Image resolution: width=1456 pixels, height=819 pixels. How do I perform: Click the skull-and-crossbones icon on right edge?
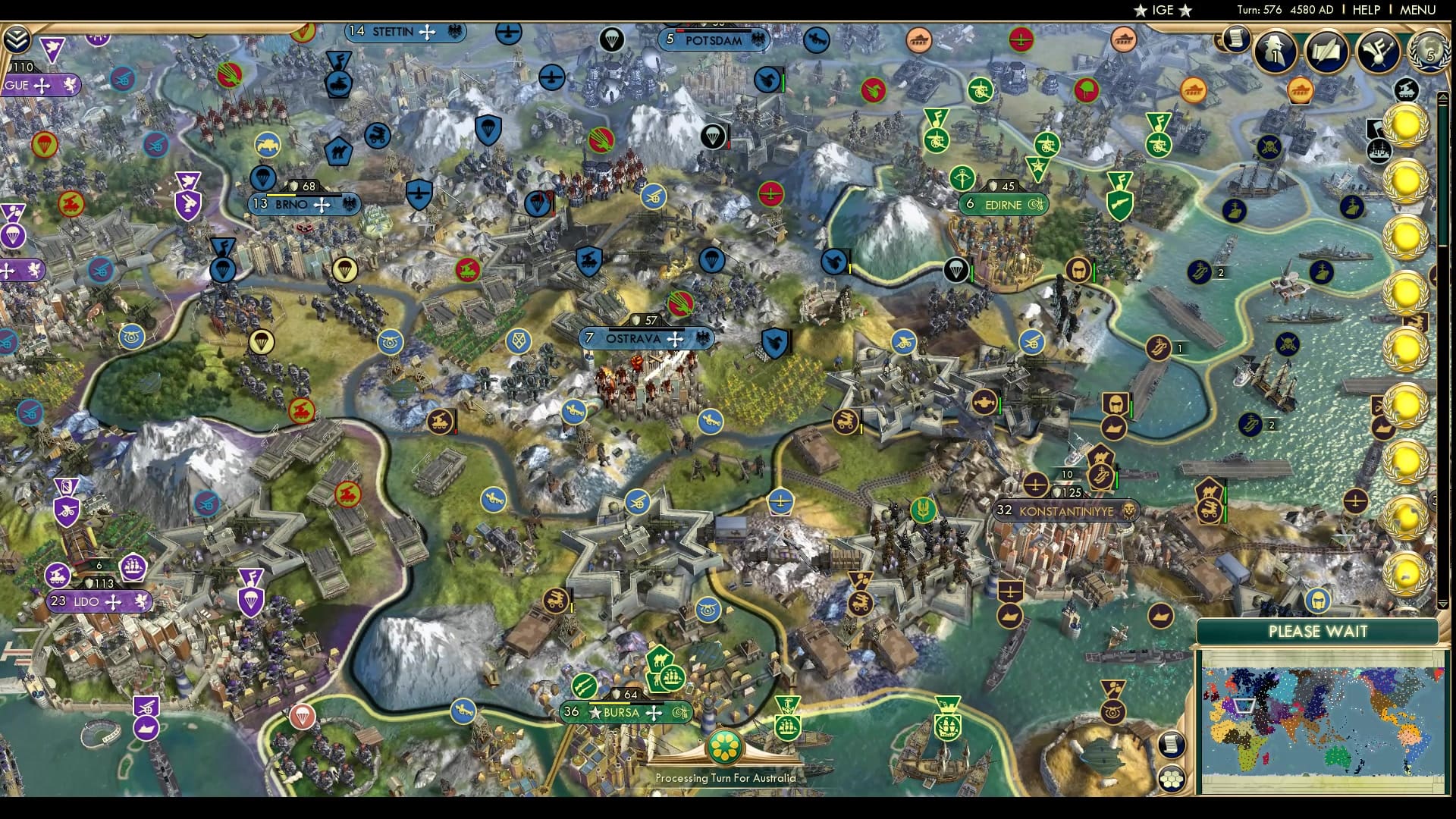(1269, 147)
